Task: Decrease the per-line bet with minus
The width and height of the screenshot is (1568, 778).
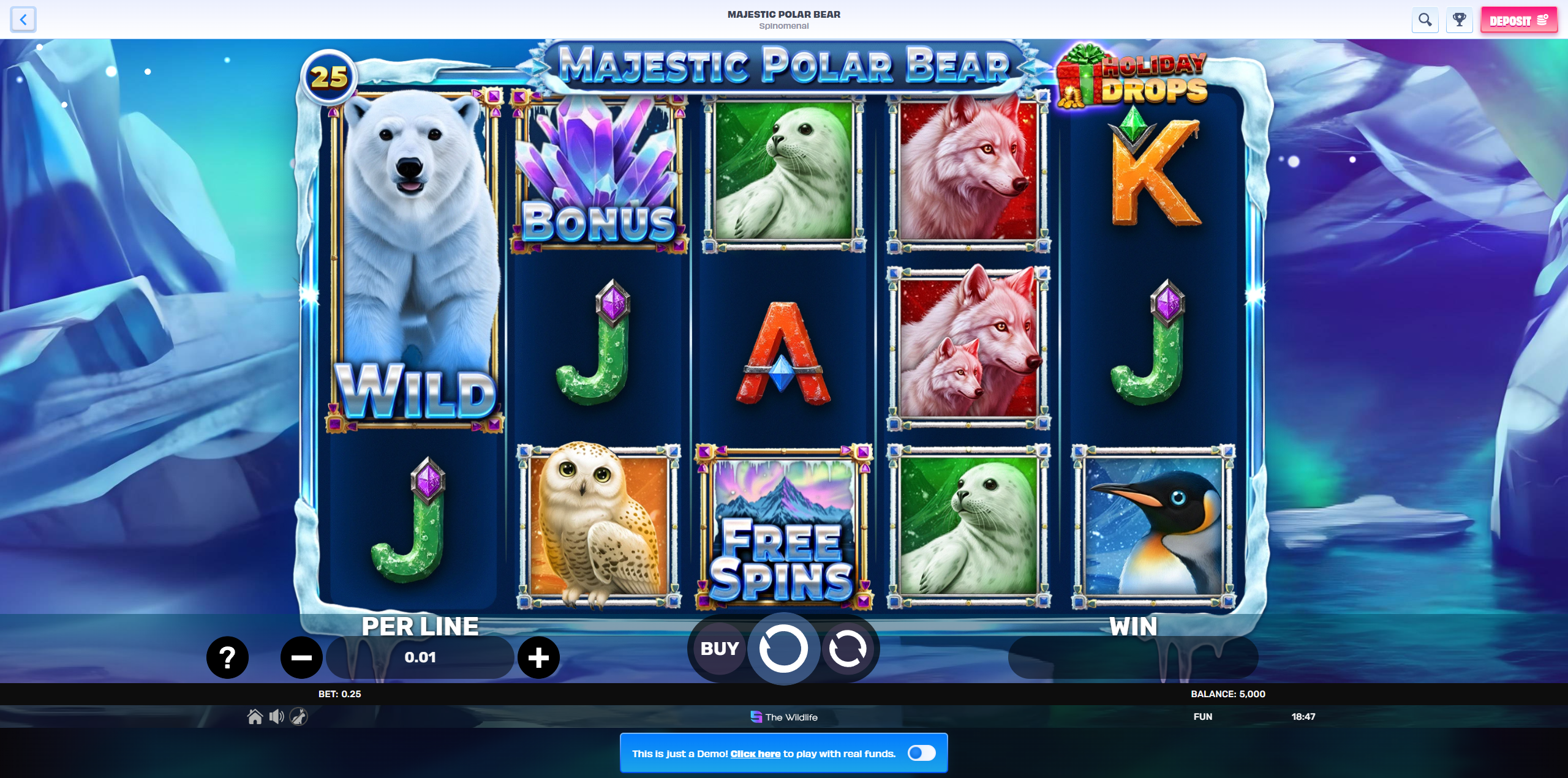Action: tap(301, 657)
